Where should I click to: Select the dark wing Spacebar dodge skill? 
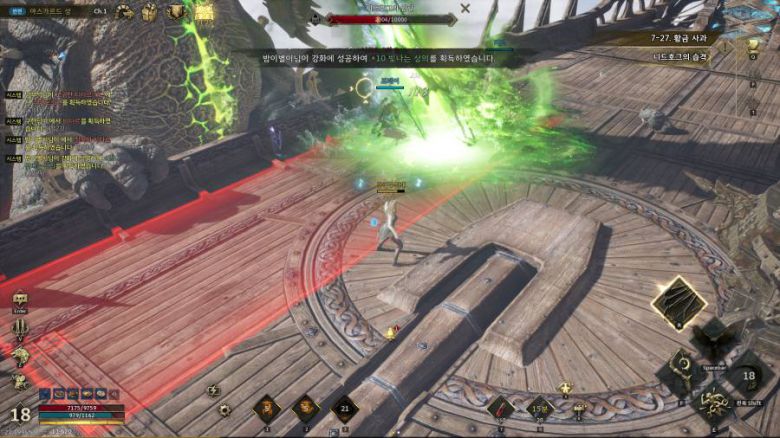click(x=716, y=338)
